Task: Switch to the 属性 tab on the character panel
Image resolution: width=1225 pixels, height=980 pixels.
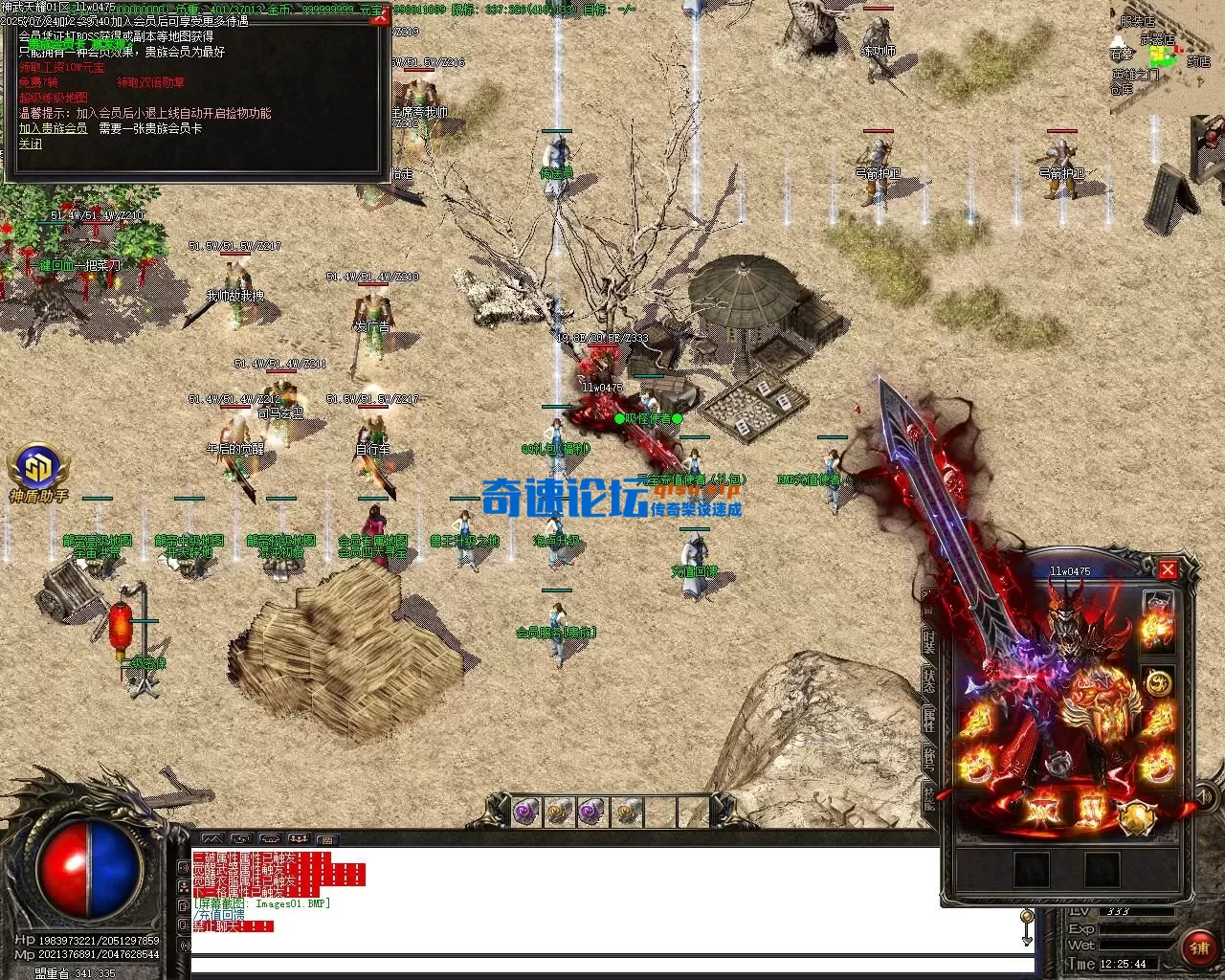Action: pos(927,719)
